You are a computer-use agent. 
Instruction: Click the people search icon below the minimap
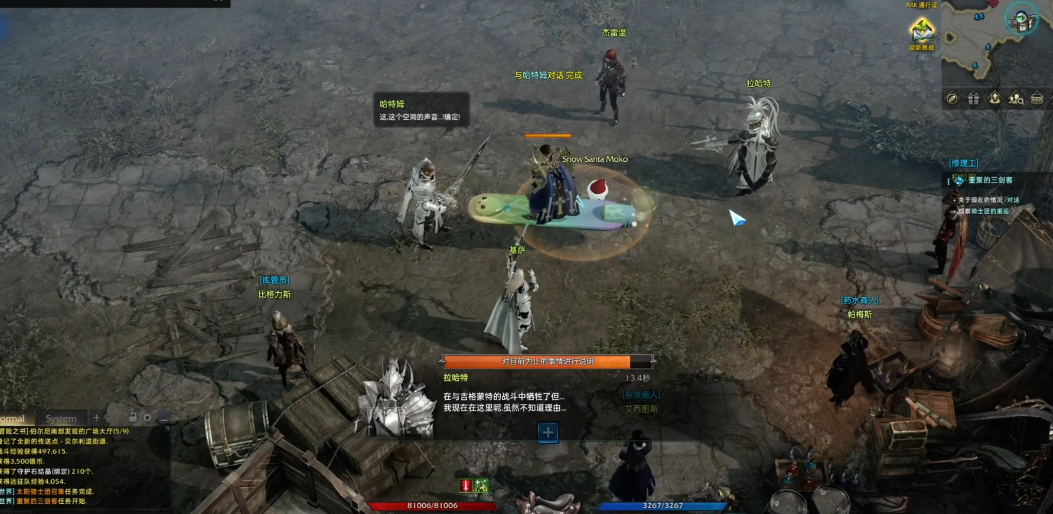coord(1016,98)
